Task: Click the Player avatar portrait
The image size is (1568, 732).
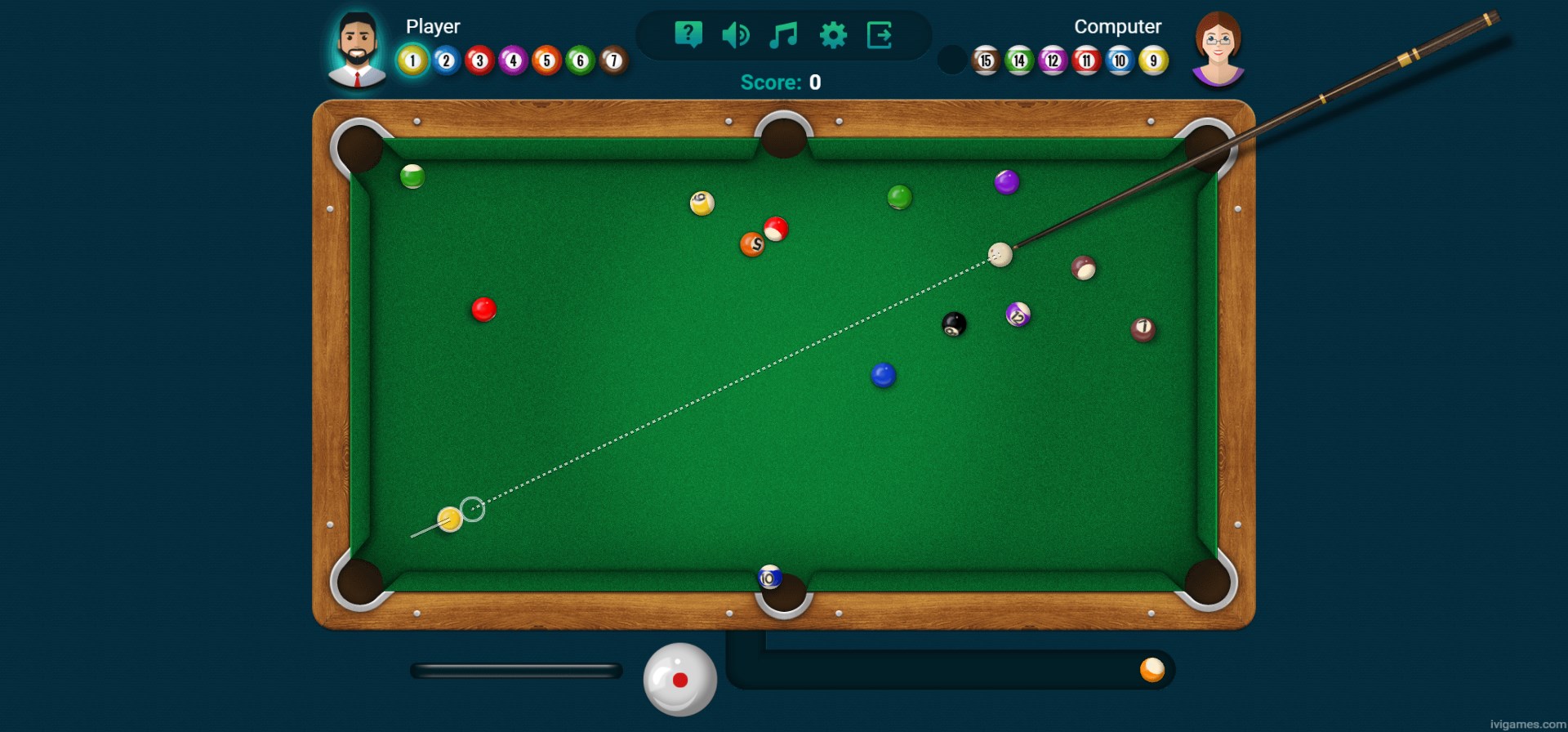Action: pos(357,49)
